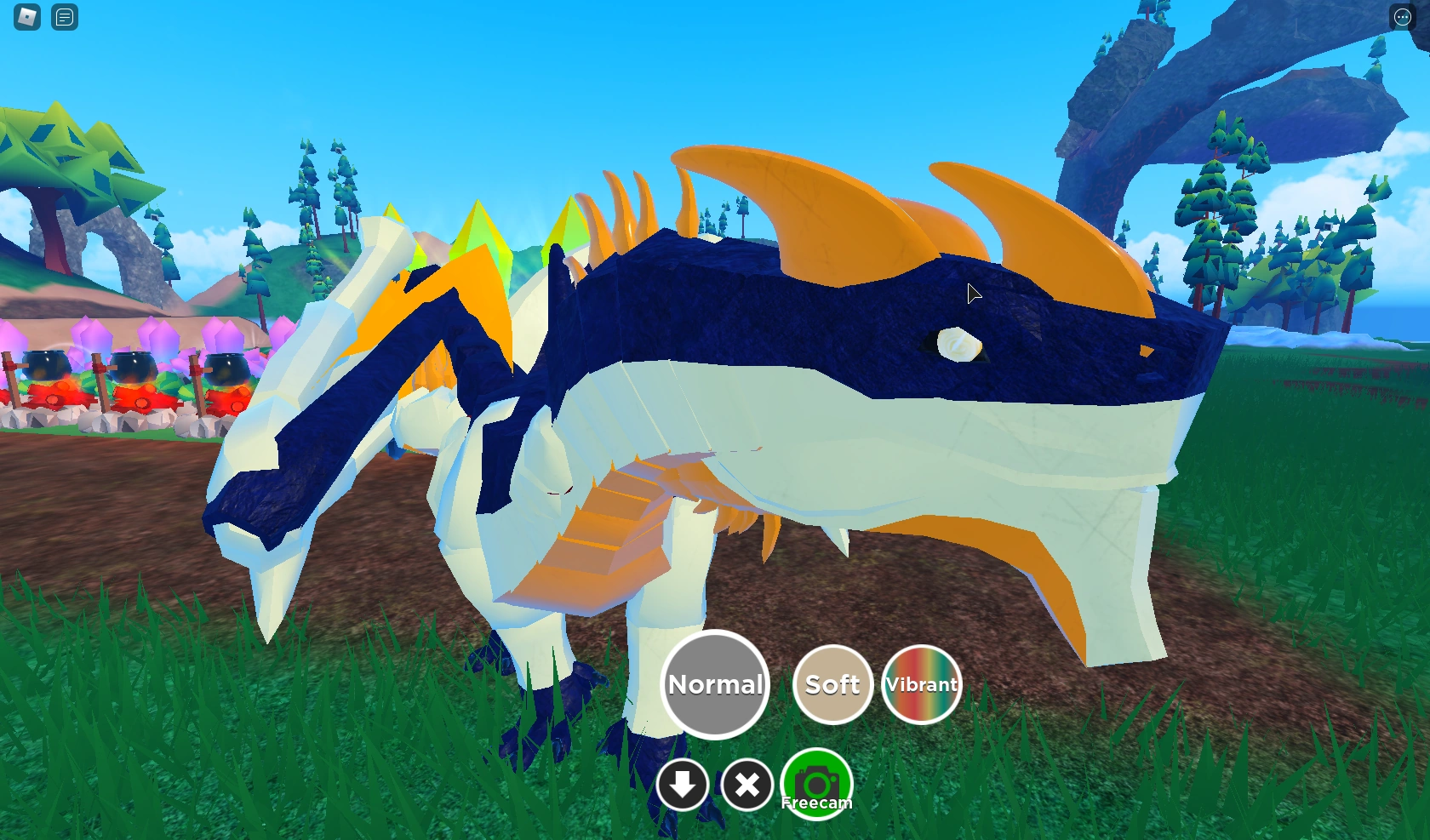
Task: Toggle chat visibility on or off
Action: click(x=64, y=17)
